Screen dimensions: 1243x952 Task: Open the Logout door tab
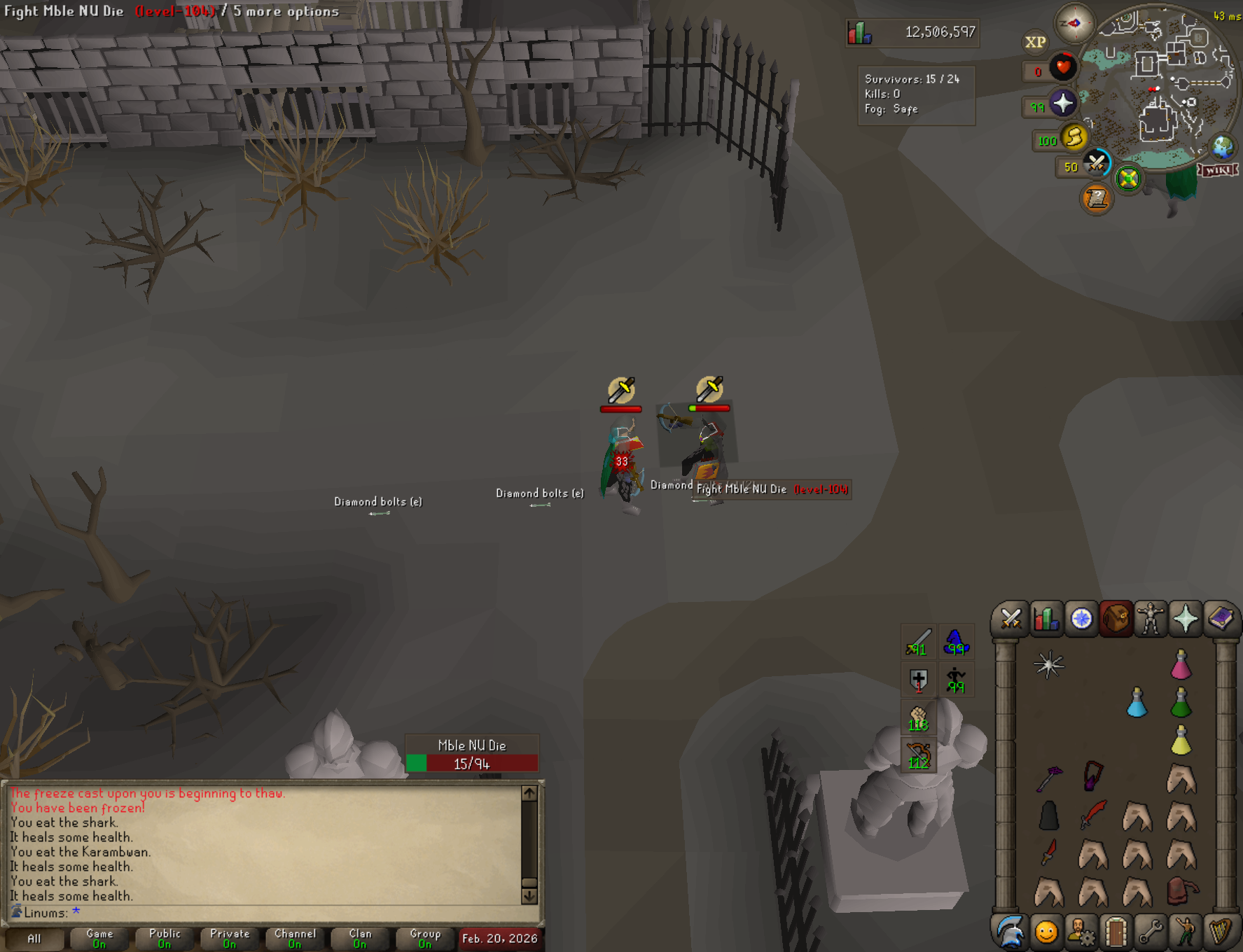click(x=1116, y=932)
